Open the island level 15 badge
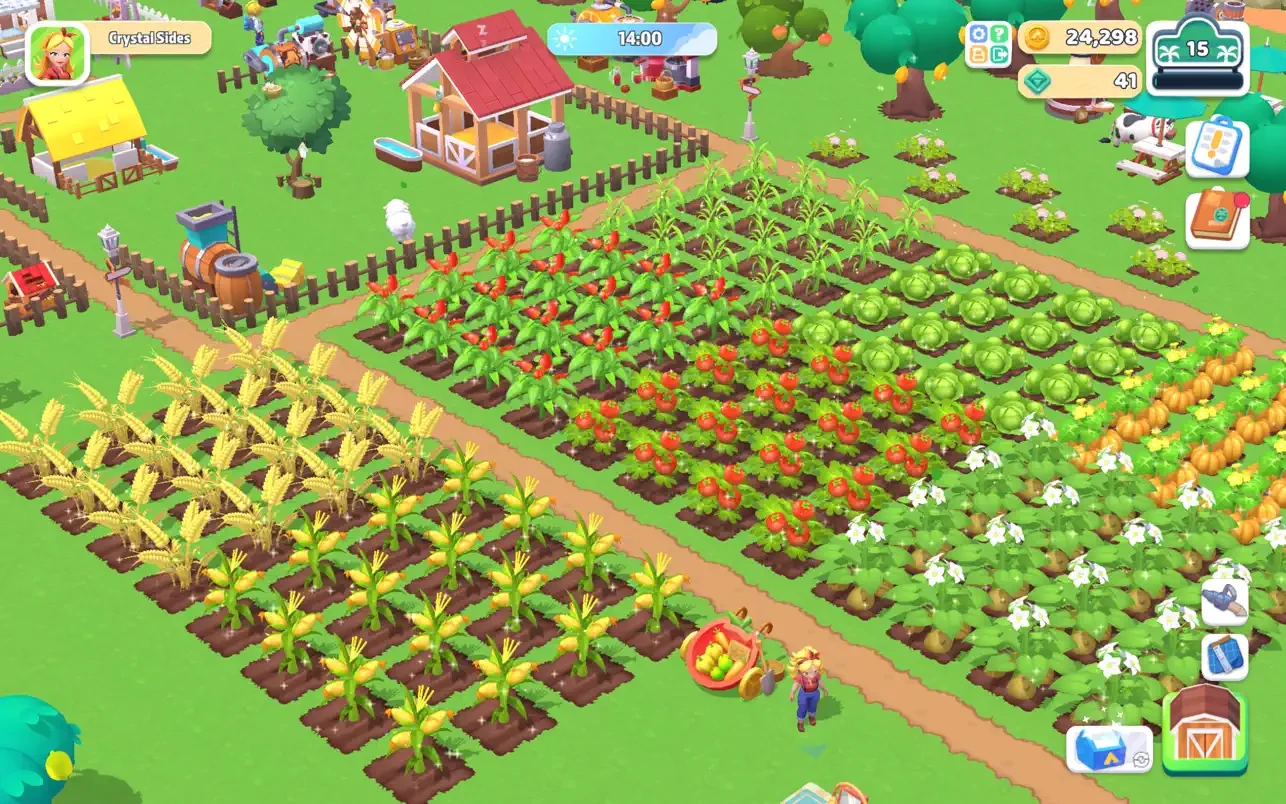Viewport: 1286px width, 804px height. (1196, 57)
